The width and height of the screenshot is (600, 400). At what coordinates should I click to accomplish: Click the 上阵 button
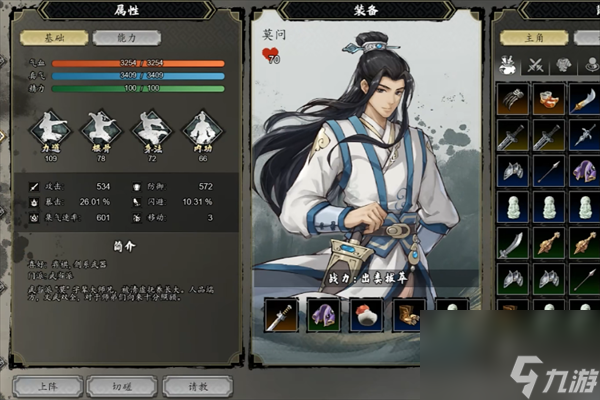[48, 384]
